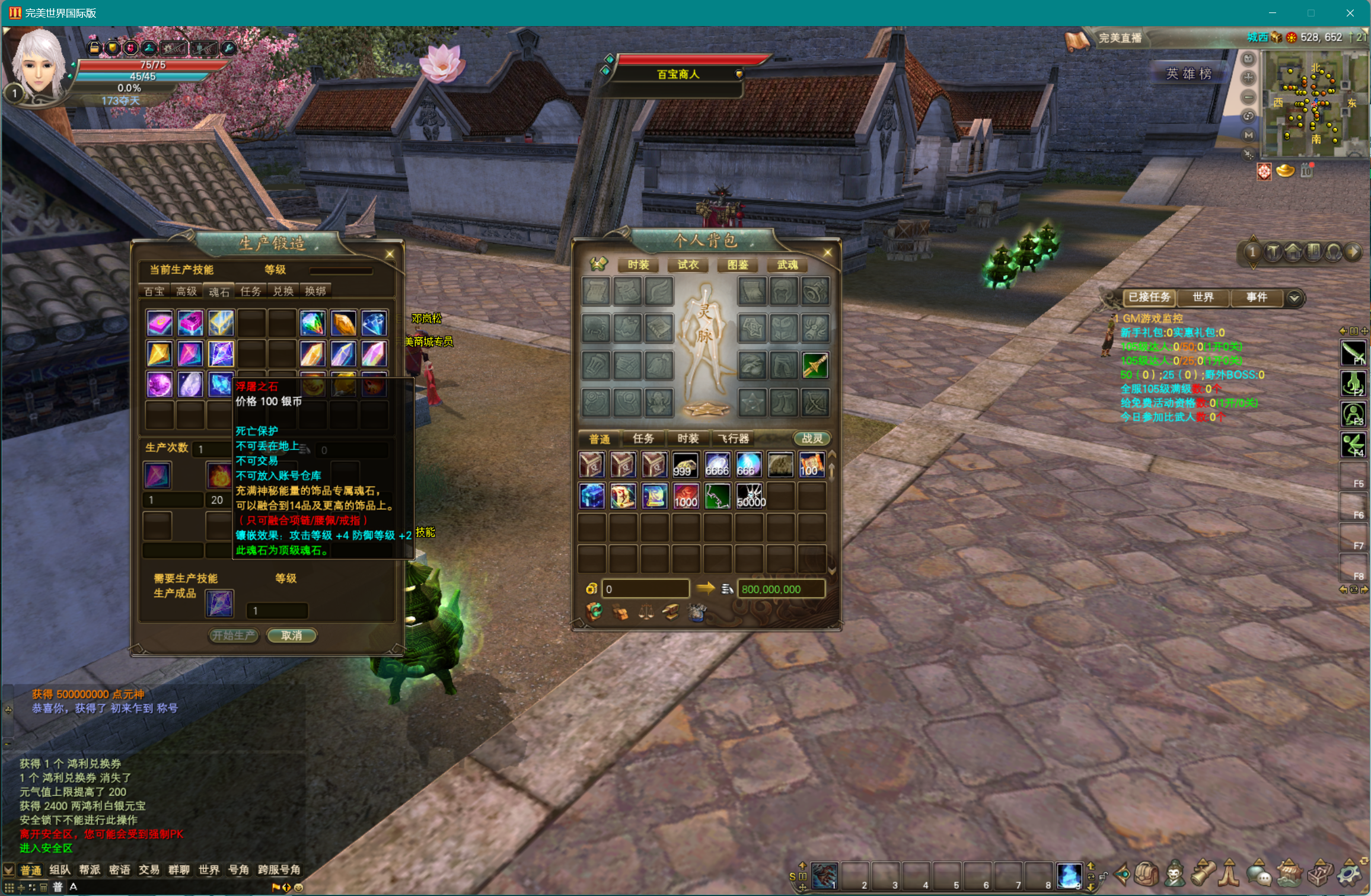
Task: Show the 图鉴 codex tab
Action: 738,264
